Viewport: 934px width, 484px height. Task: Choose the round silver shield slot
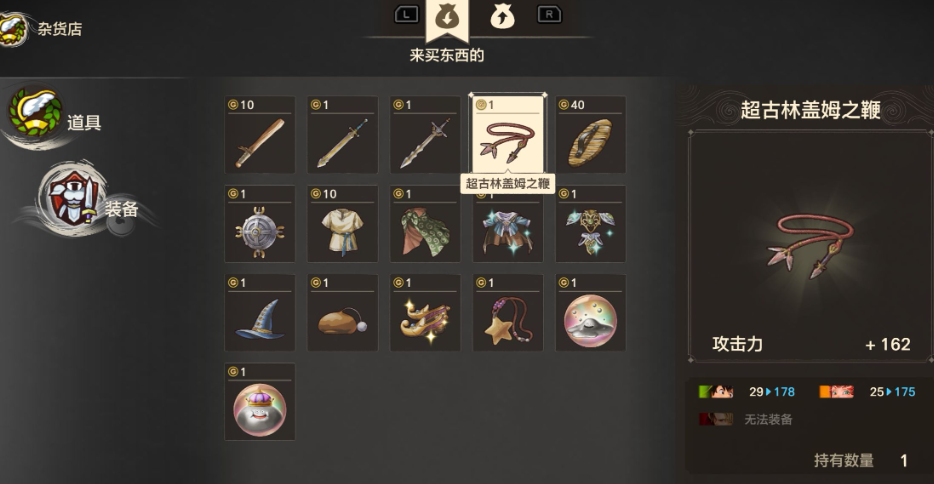tap(260, 226)
